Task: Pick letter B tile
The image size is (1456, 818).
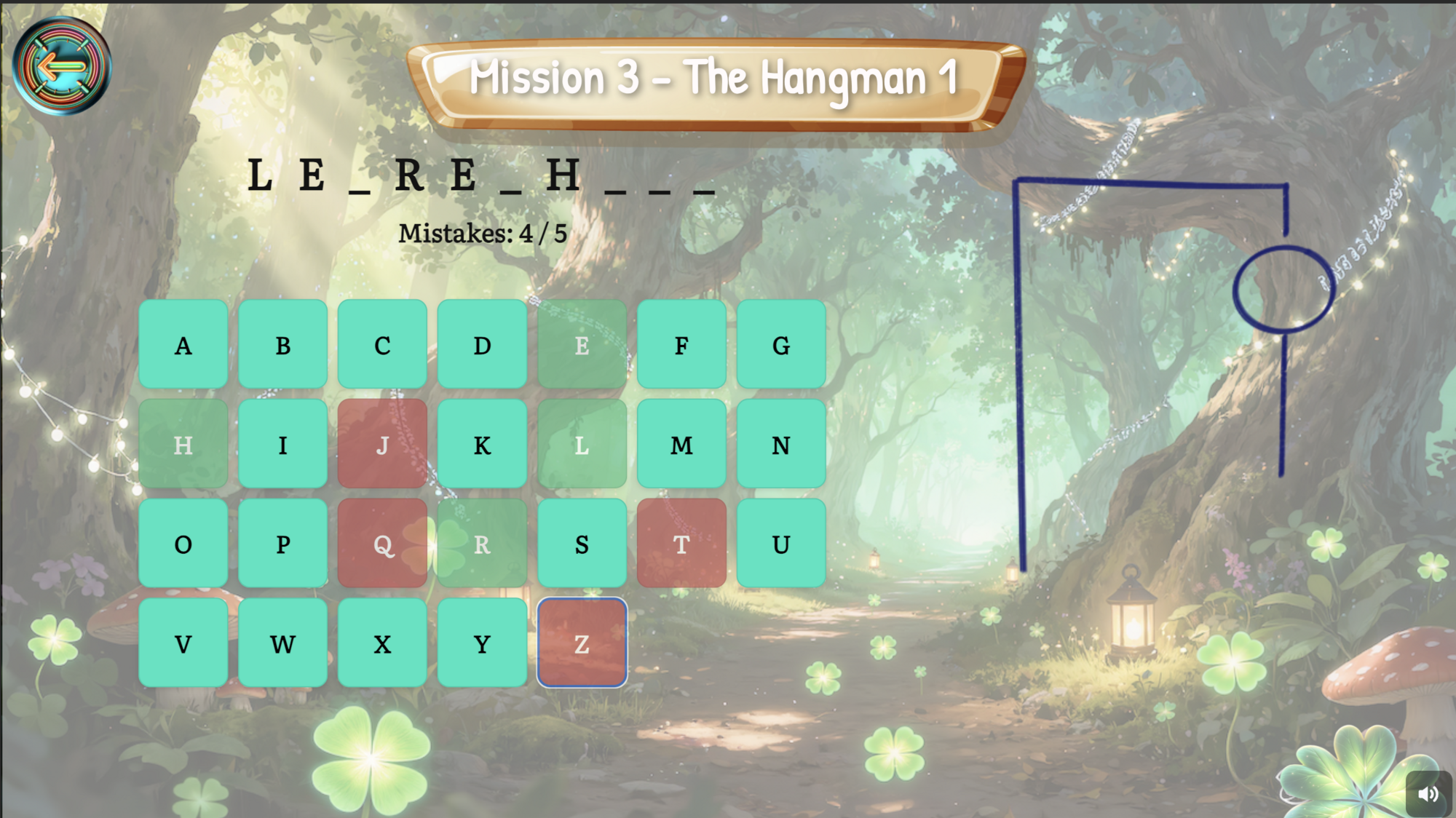Action: pos(282,345)
